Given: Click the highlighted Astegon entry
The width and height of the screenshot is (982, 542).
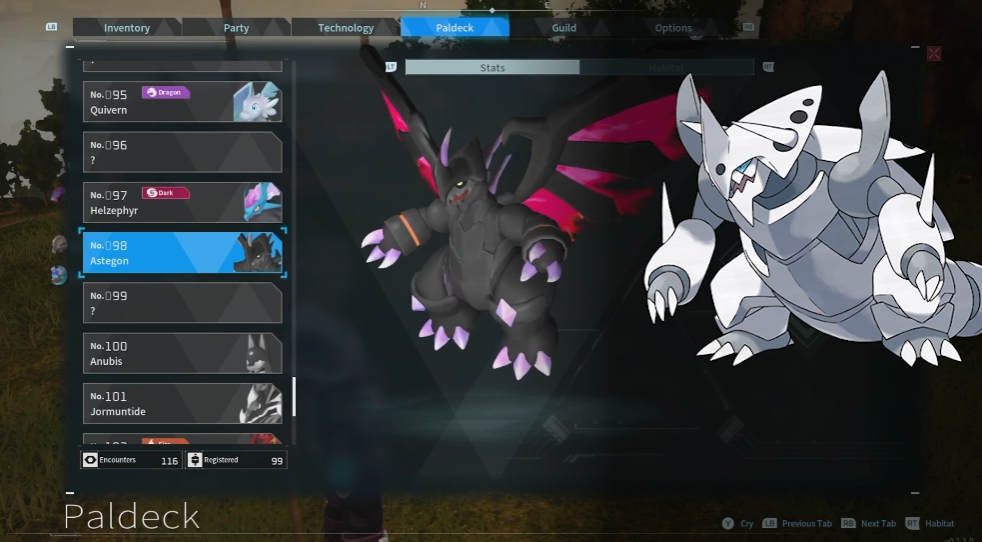Looking at the screenshot, I should click(x=182, y=253).
